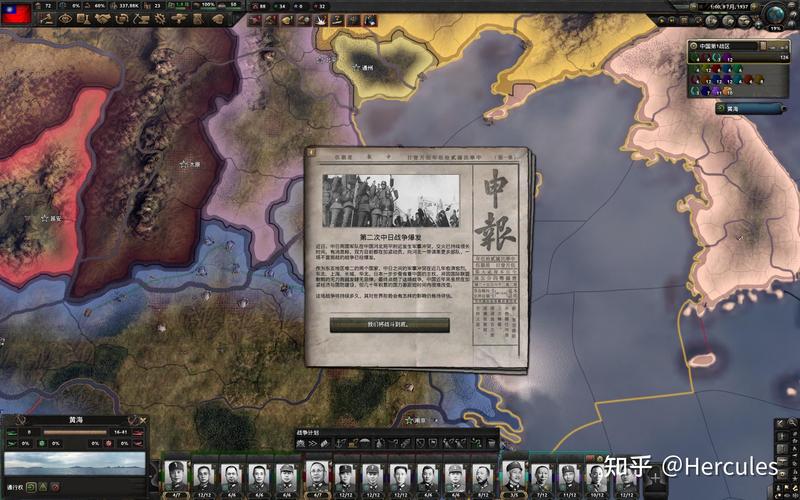The image size is (800, 500).
Task: Click the 战争计划 battle plan label
Action: (309, 432)
